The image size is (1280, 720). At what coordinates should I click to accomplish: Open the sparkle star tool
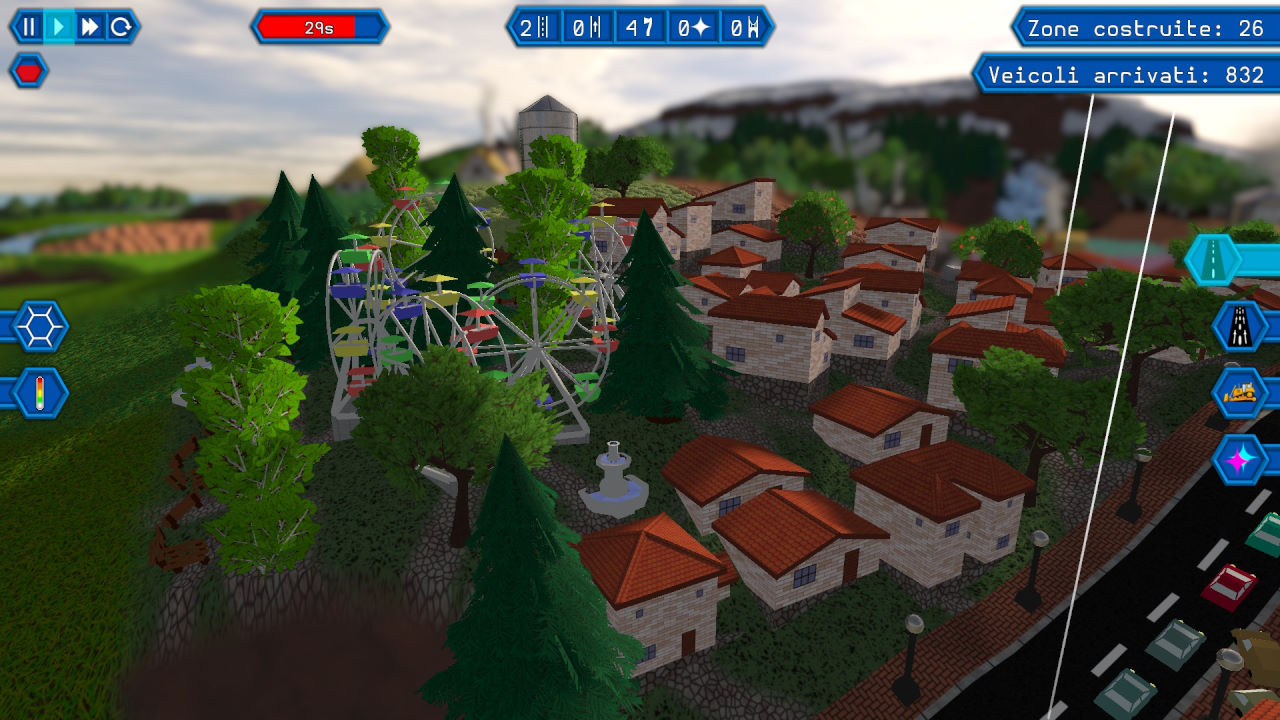coord(1241,460)
